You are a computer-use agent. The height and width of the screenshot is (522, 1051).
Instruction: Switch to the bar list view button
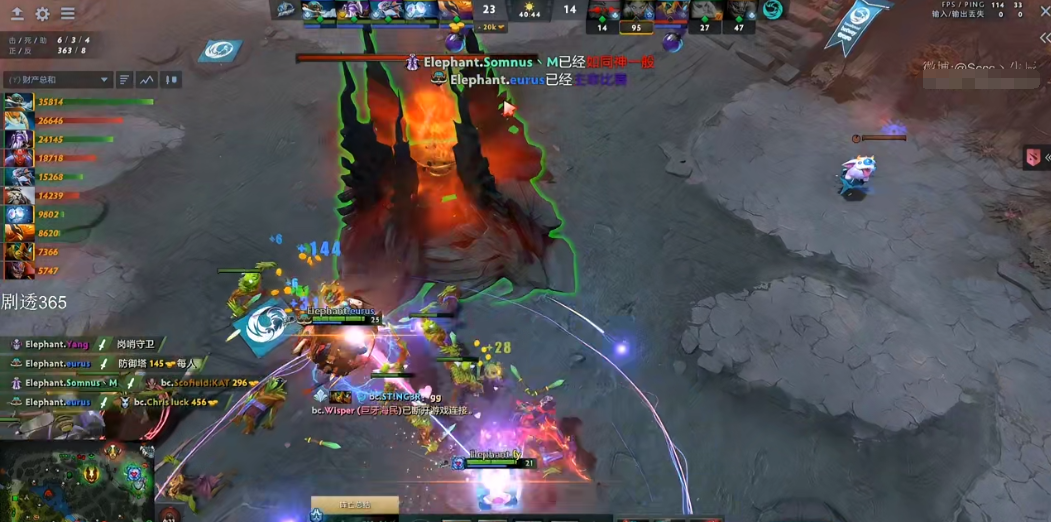pyautogui.click(x=125, y=80)
